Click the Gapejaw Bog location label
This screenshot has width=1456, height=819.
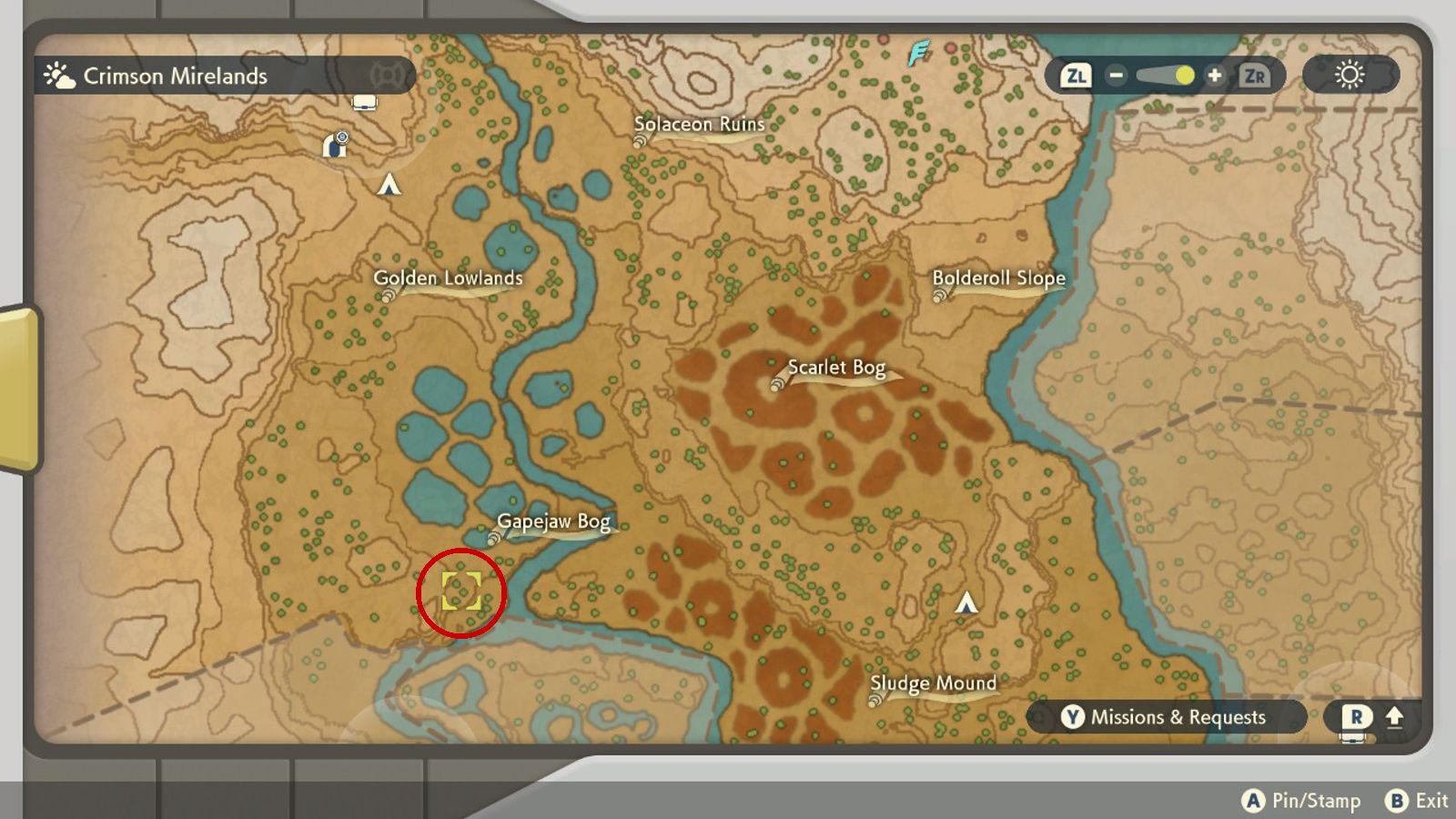click(x=552, y=521)
